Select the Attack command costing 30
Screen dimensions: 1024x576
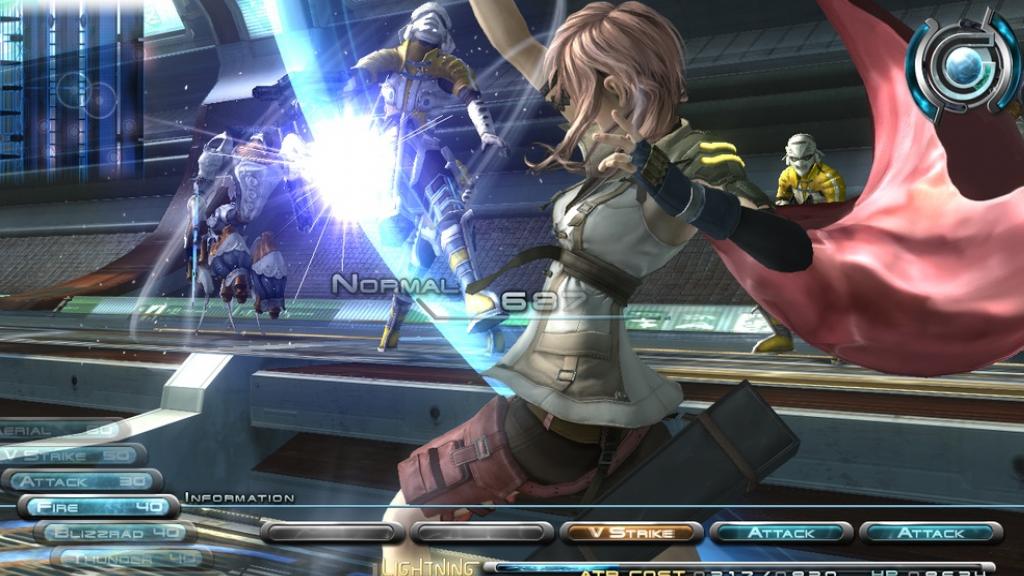82,481
